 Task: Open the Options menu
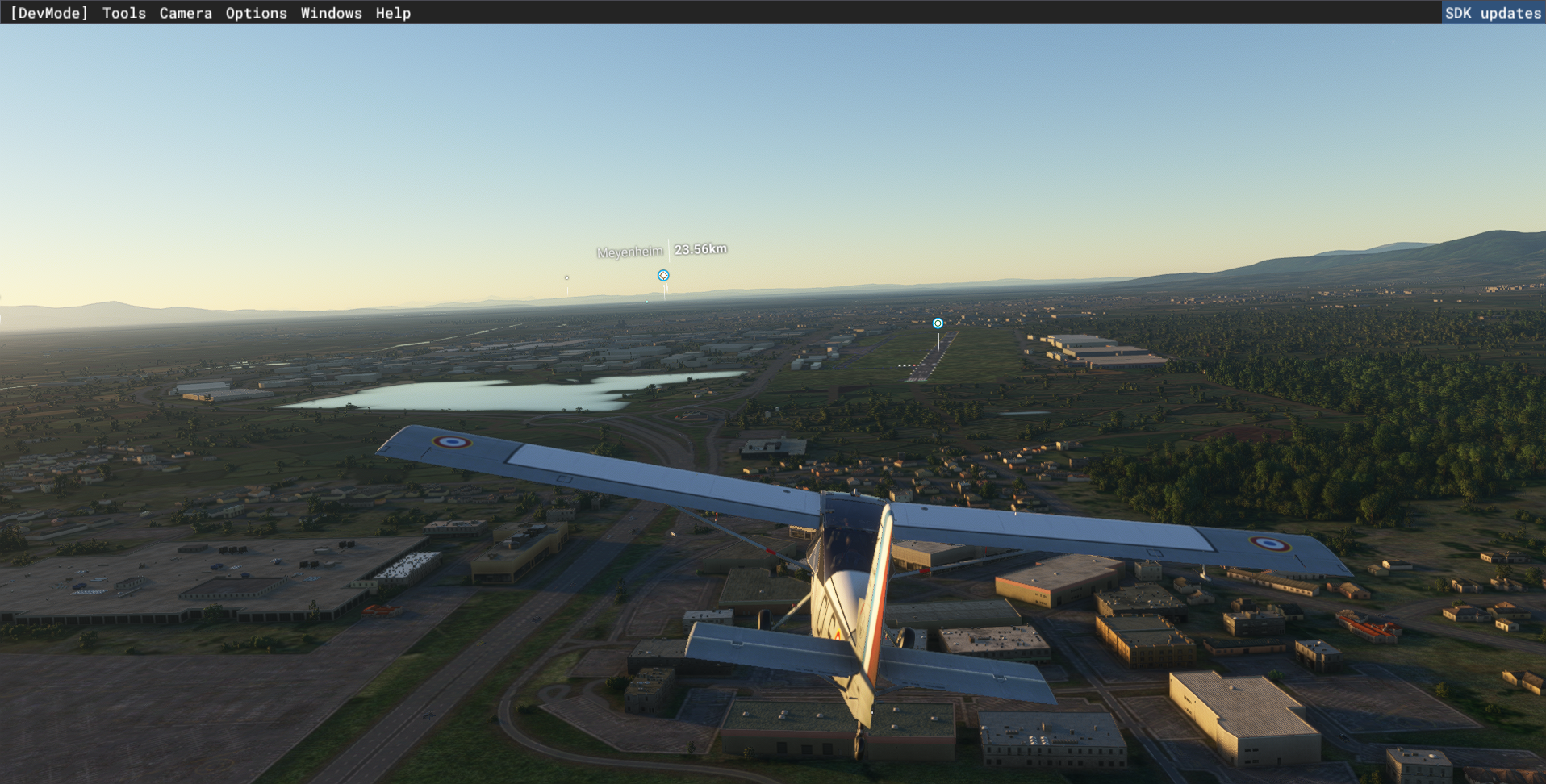pyautogui.click(x=256, y=13)
